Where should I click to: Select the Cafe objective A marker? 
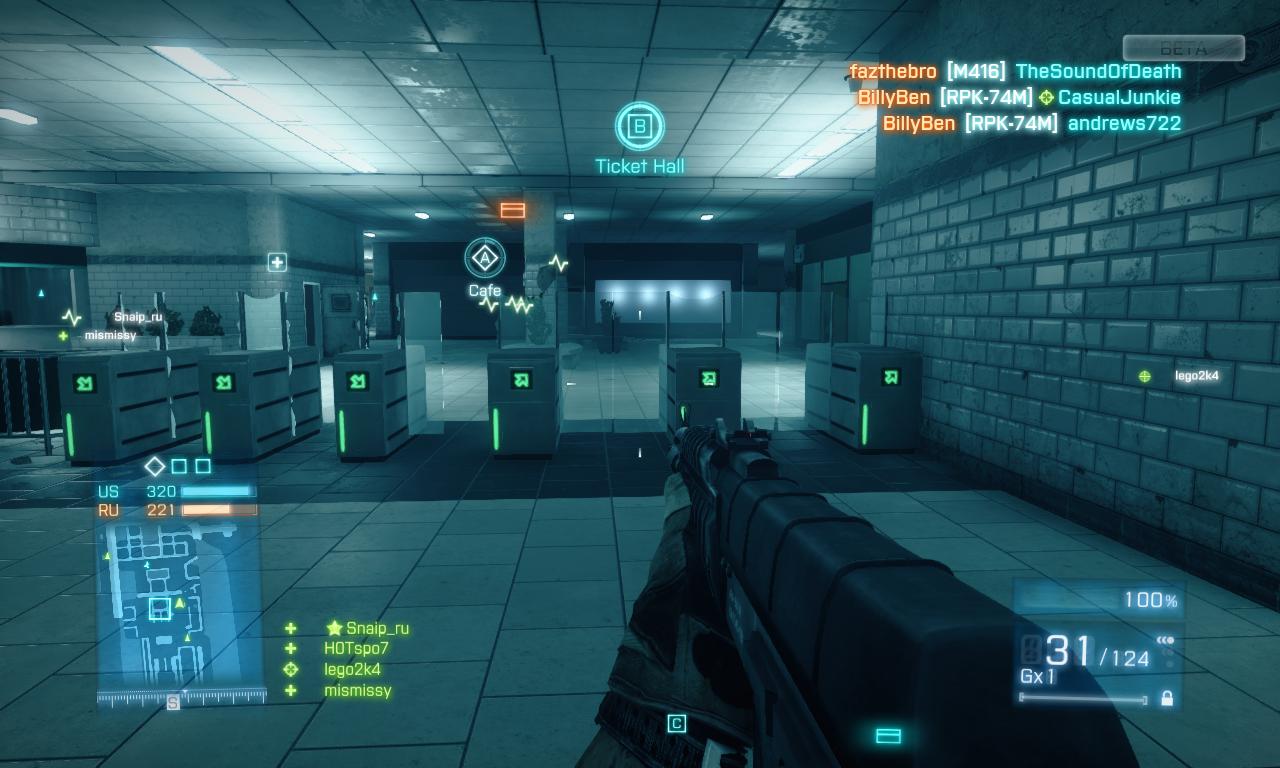click(x=485, y=258)
